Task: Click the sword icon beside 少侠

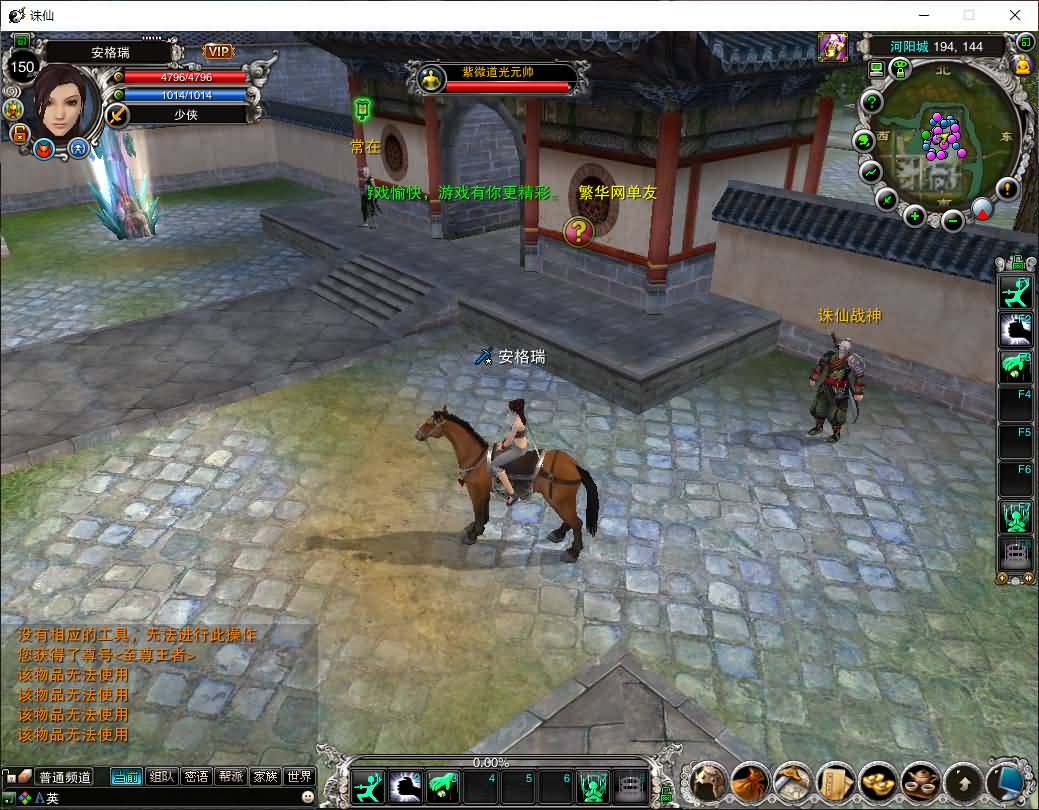Action: pos(118,115)
